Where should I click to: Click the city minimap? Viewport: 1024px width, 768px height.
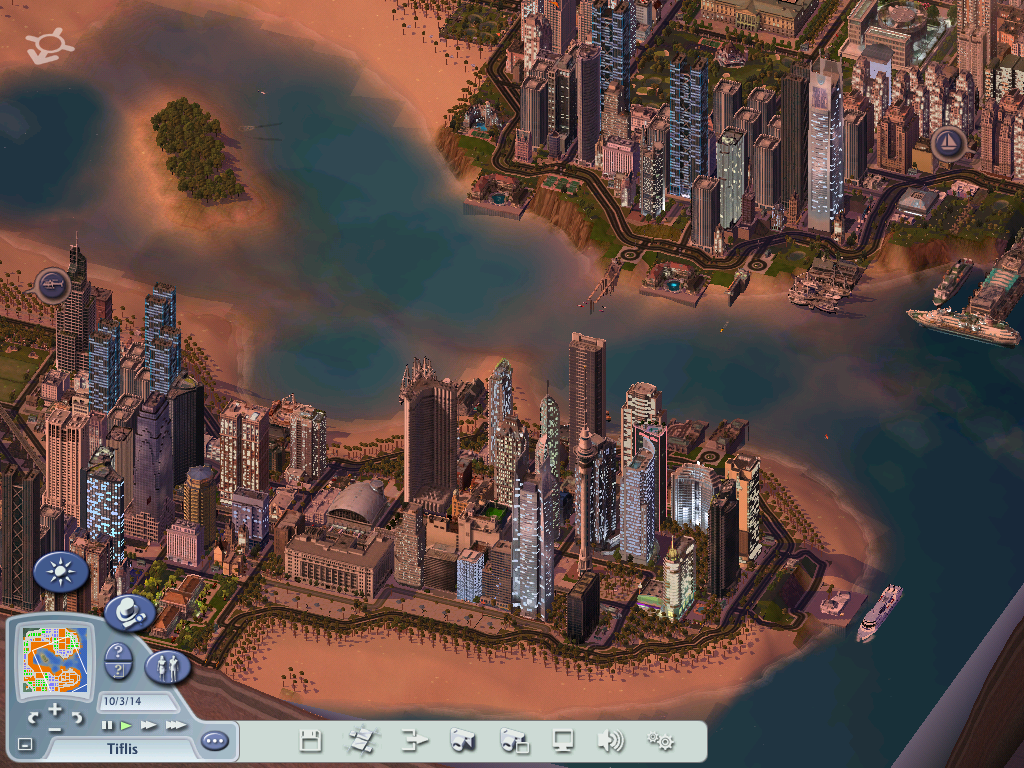click(x=56, y=658)
